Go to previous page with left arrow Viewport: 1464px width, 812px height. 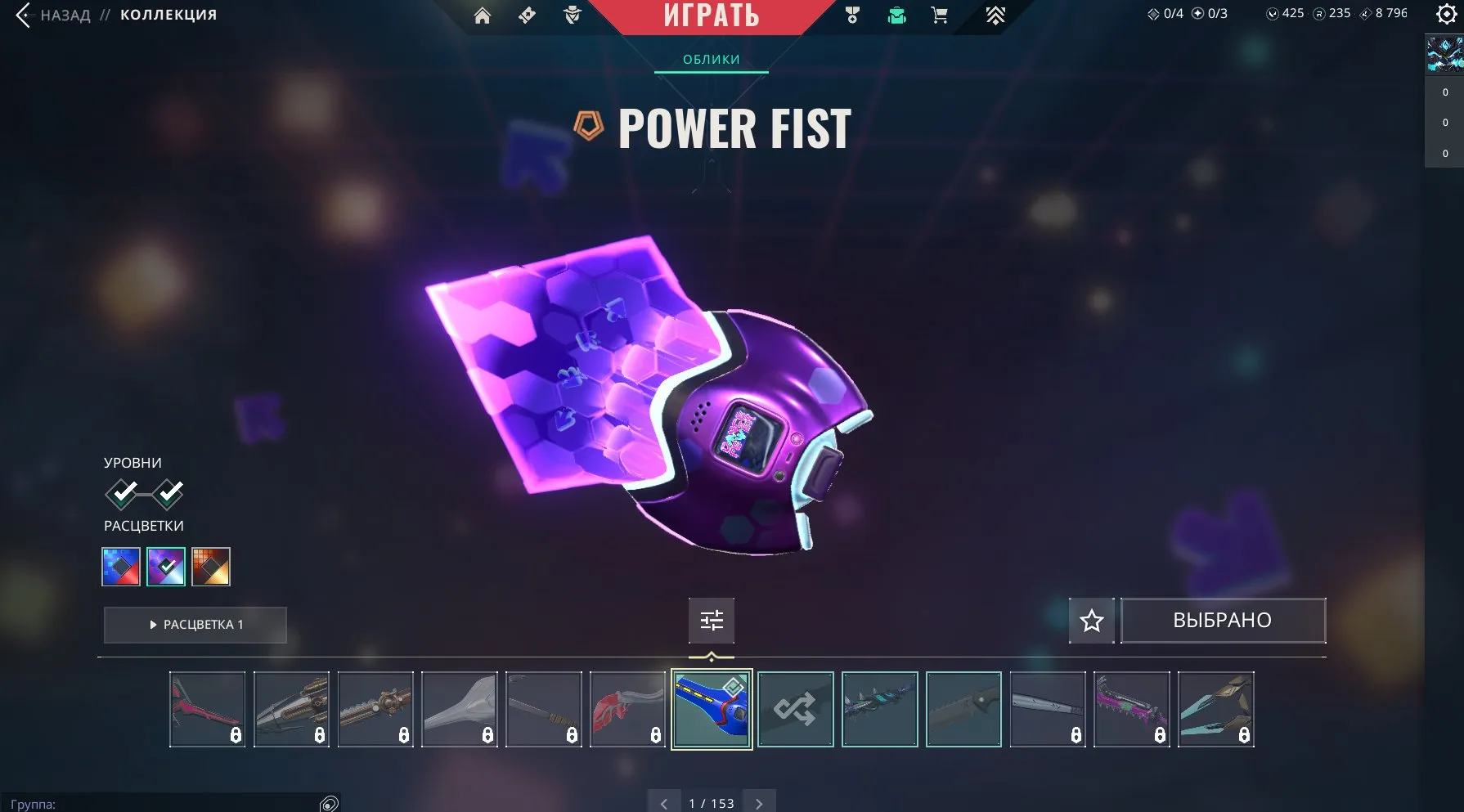(x=664, y=802)
